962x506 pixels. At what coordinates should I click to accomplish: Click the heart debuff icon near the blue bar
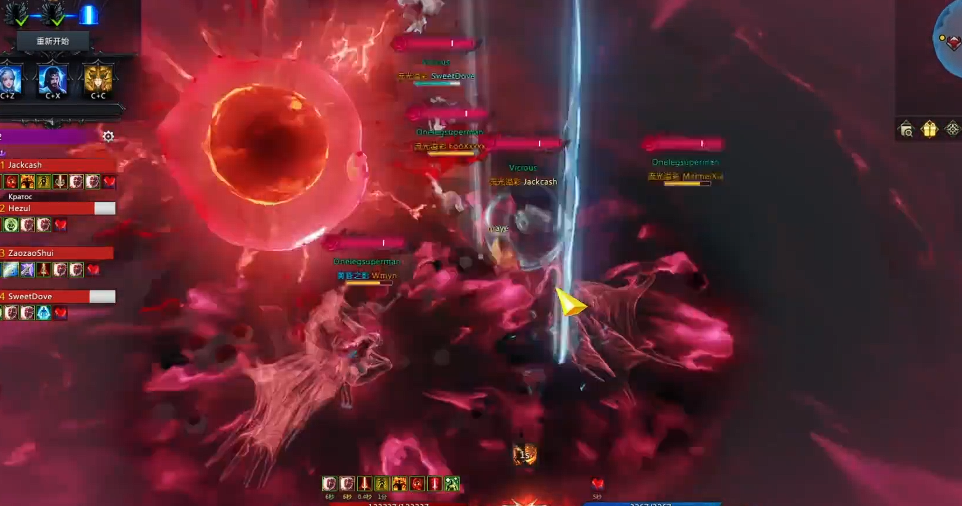tap(597, 485)
